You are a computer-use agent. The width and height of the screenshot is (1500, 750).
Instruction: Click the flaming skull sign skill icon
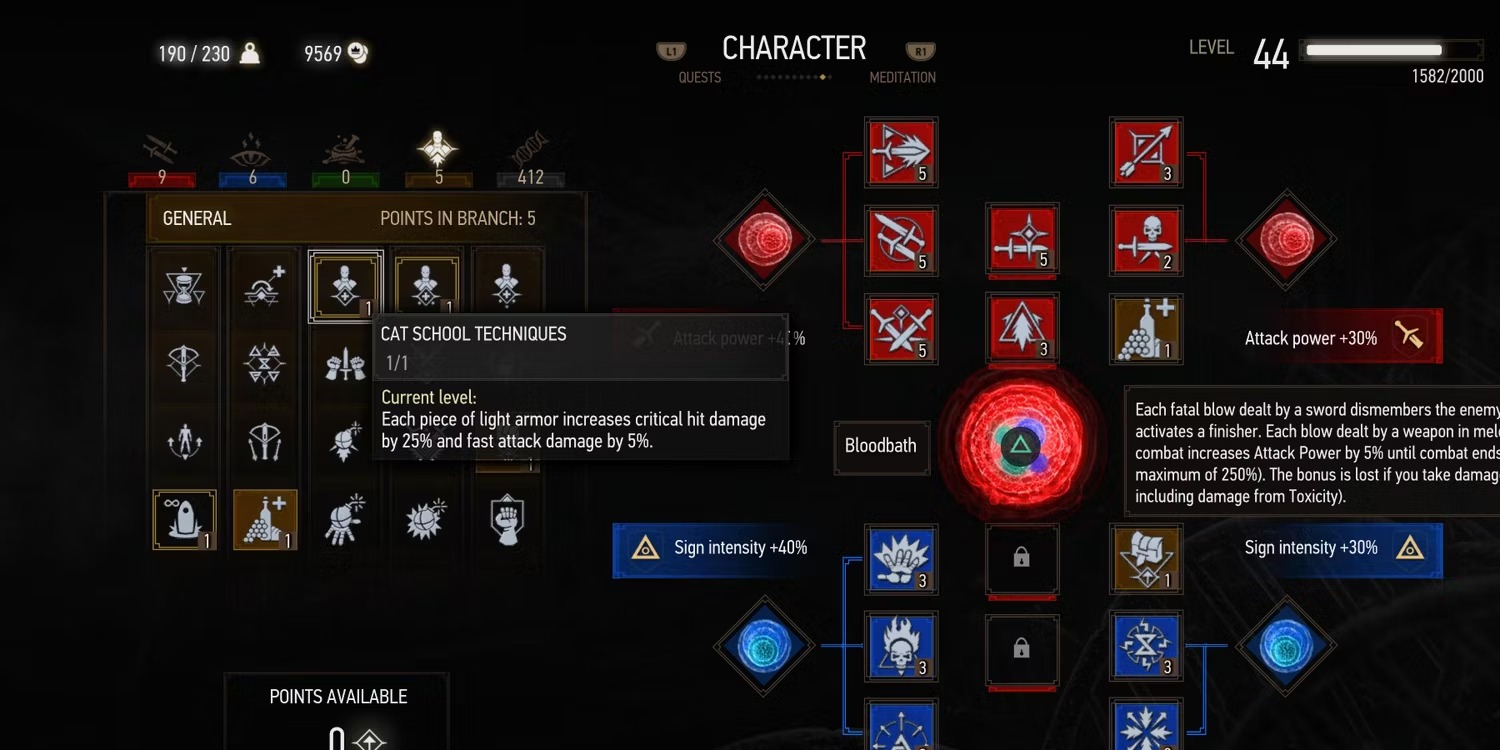(901, 646)
